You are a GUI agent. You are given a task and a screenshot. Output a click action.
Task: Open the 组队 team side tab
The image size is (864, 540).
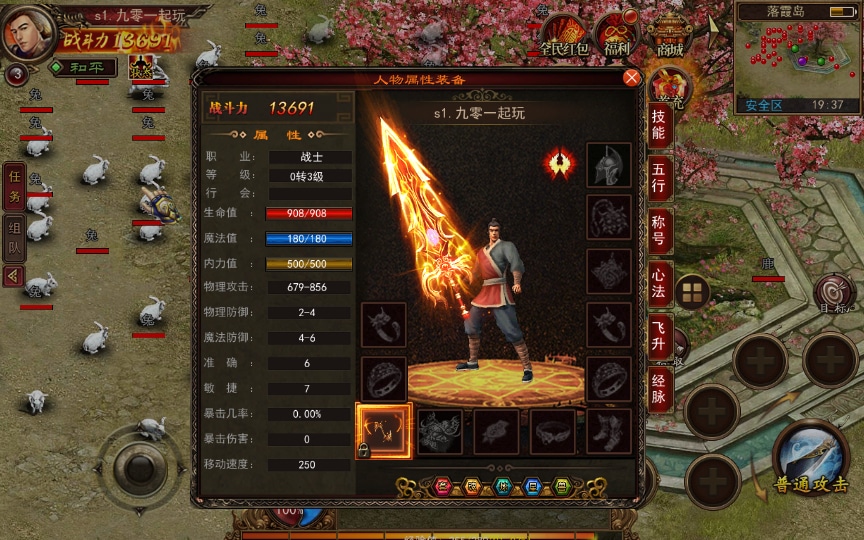click(14, 235)
